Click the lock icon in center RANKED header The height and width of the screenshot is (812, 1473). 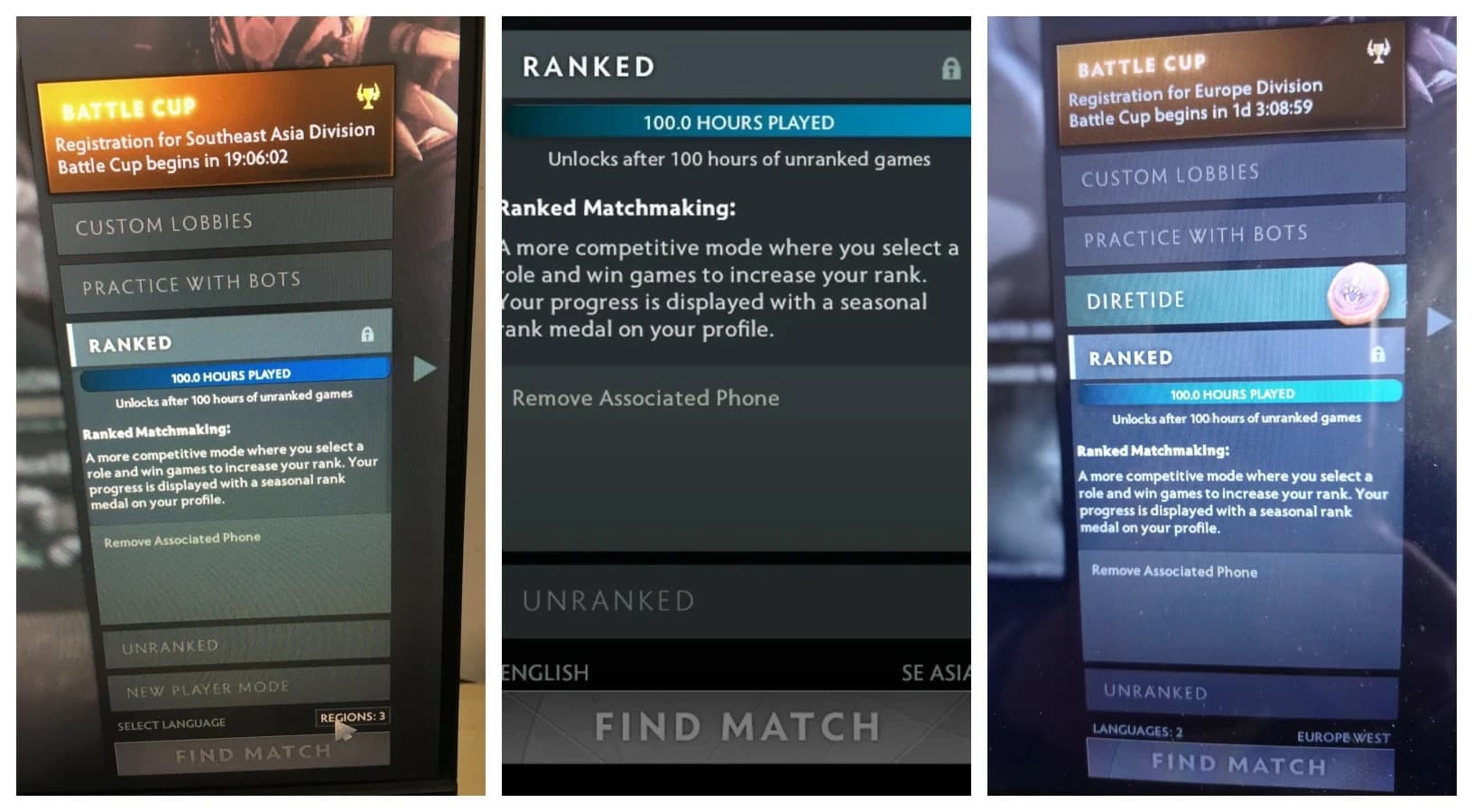coord(950,68)
